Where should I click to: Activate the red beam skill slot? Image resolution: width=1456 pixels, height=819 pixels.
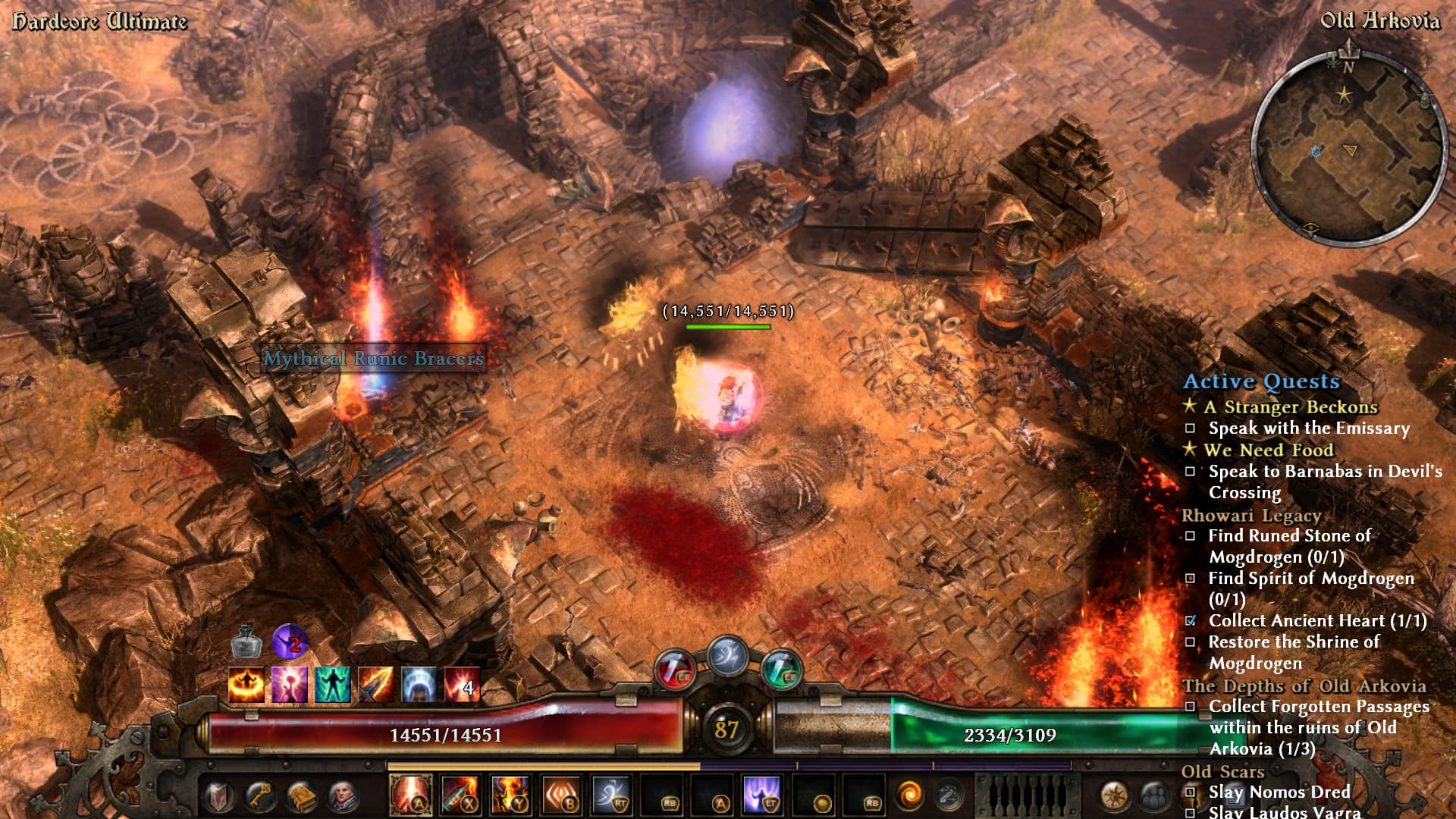pos(410,795)
